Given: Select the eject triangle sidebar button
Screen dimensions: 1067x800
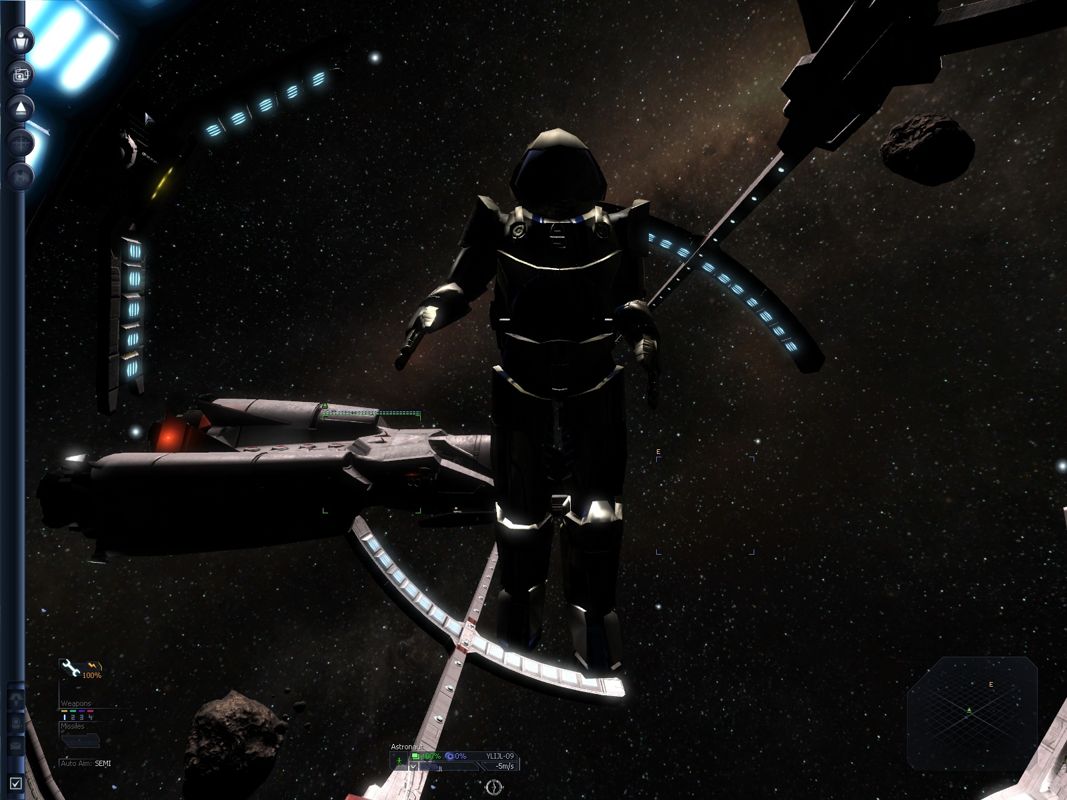Looking at the screenshot, I should point(20,107).
